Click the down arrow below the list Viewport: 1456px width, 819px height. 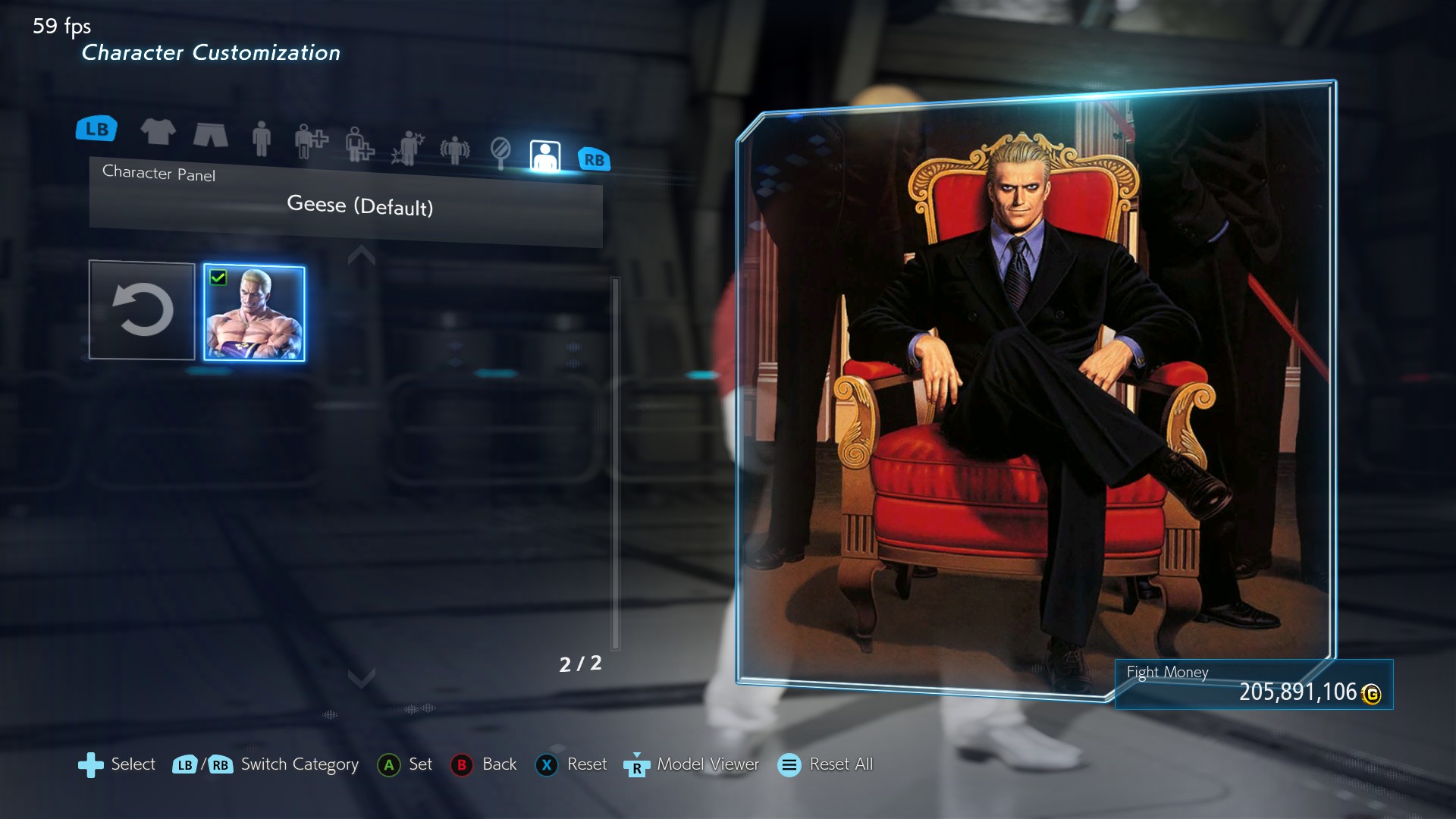coord(362,676)
